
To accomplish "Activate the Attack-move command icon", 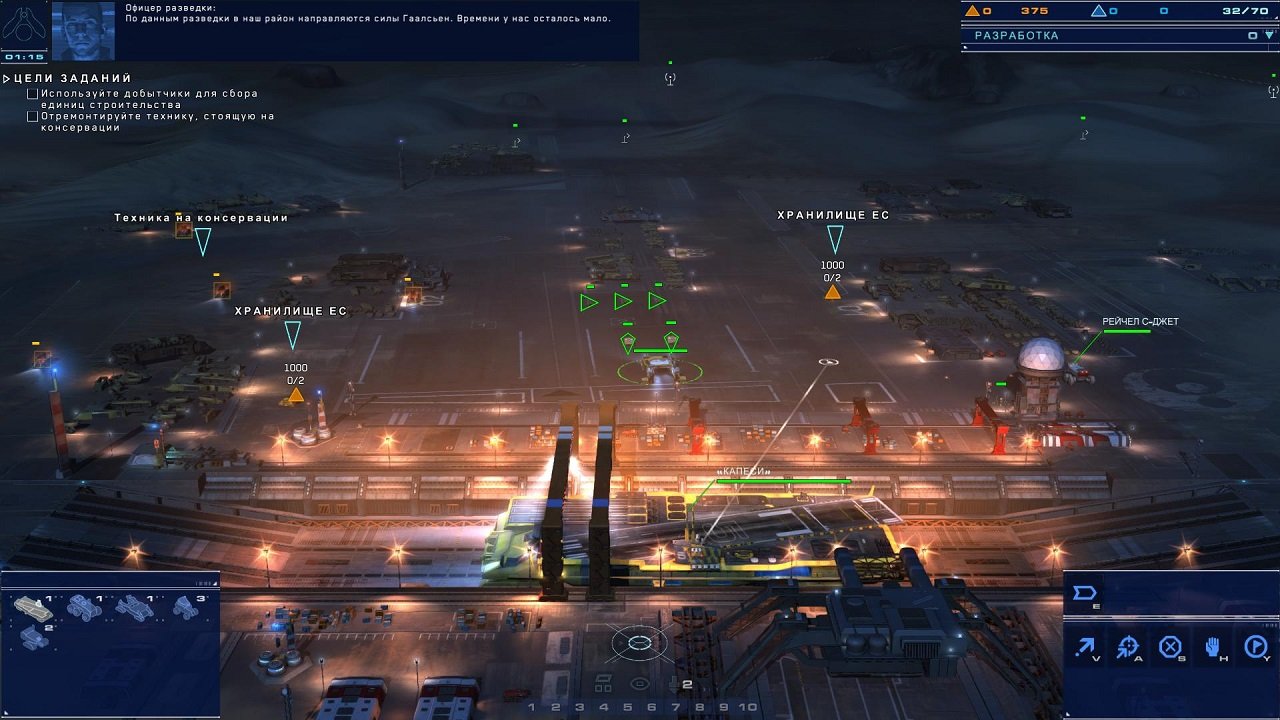I will coord(1126,645).
